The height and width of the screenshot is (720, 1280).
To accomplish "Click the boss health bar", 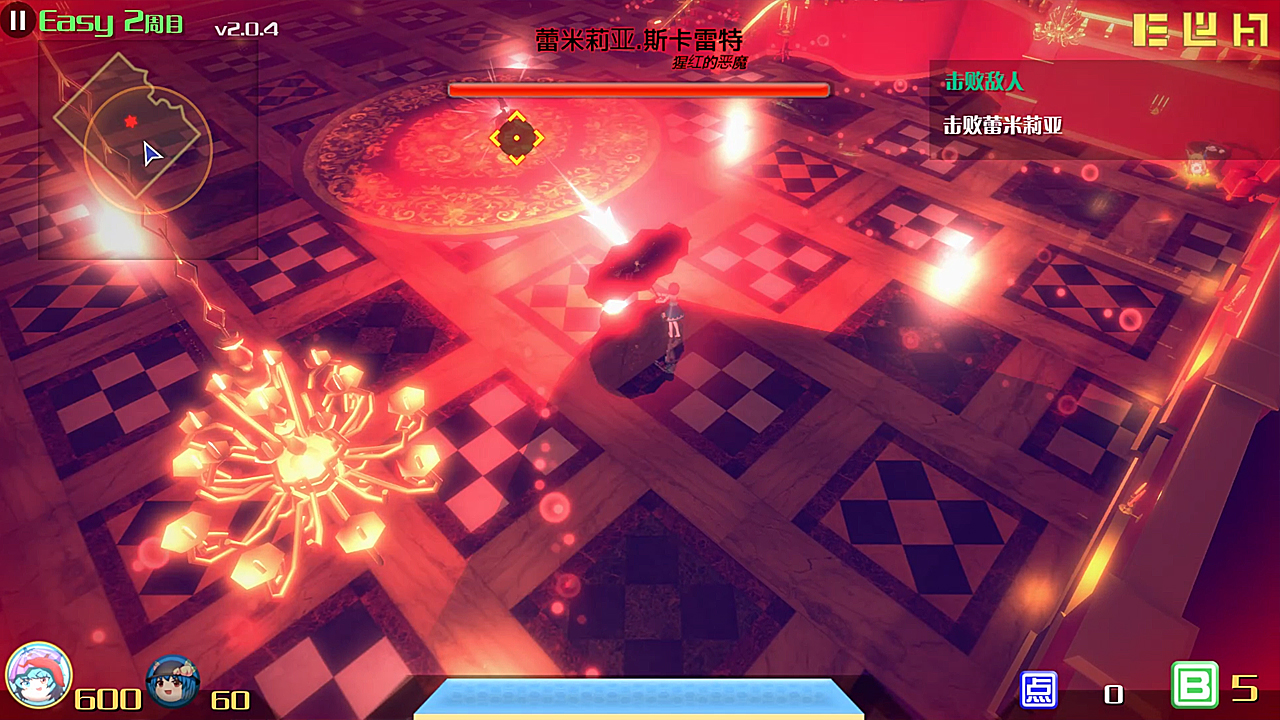I will [x=640, y=90].
